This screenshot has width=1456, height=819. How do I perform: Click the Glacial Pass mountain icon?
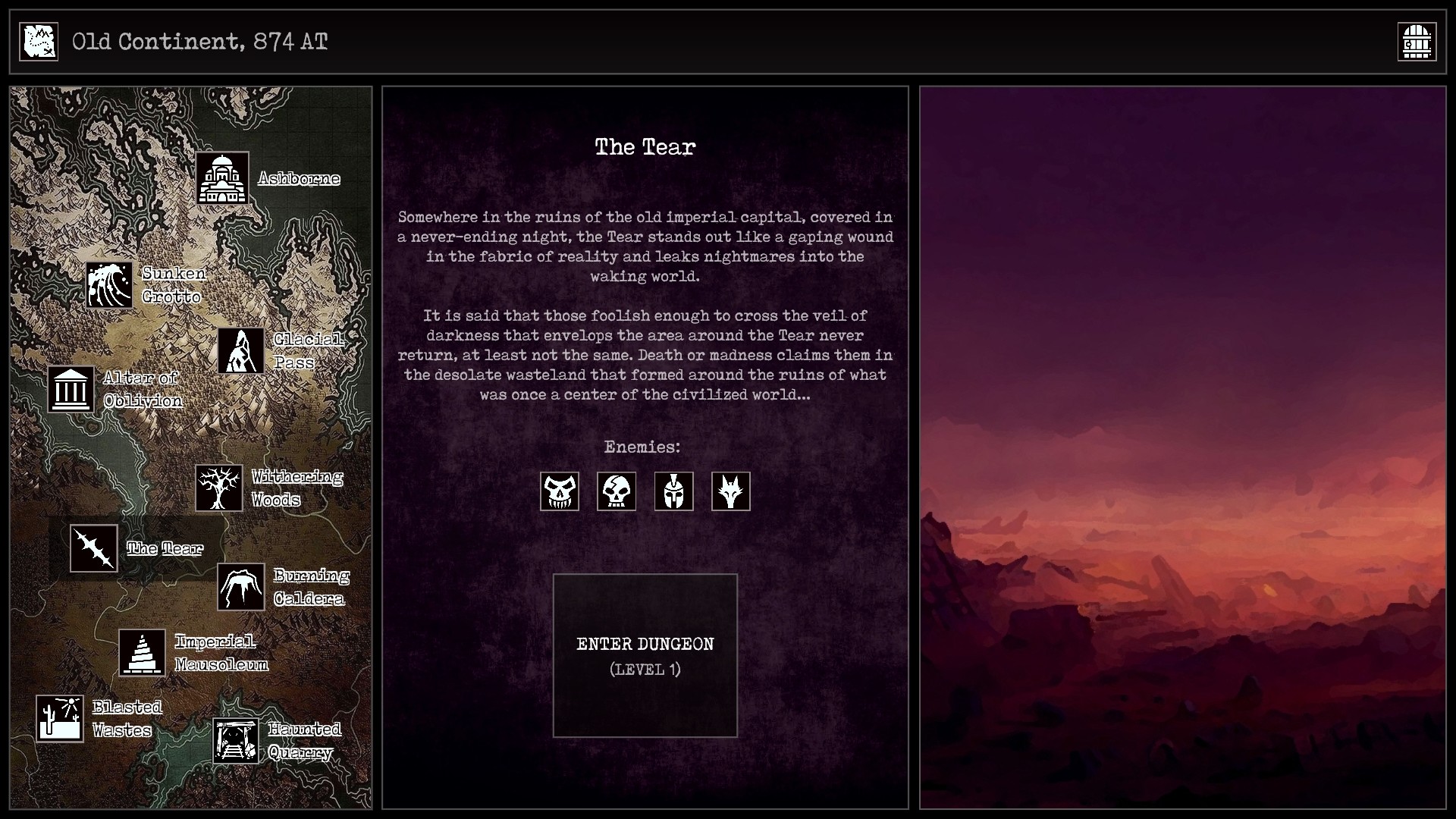tap(241, 351)
